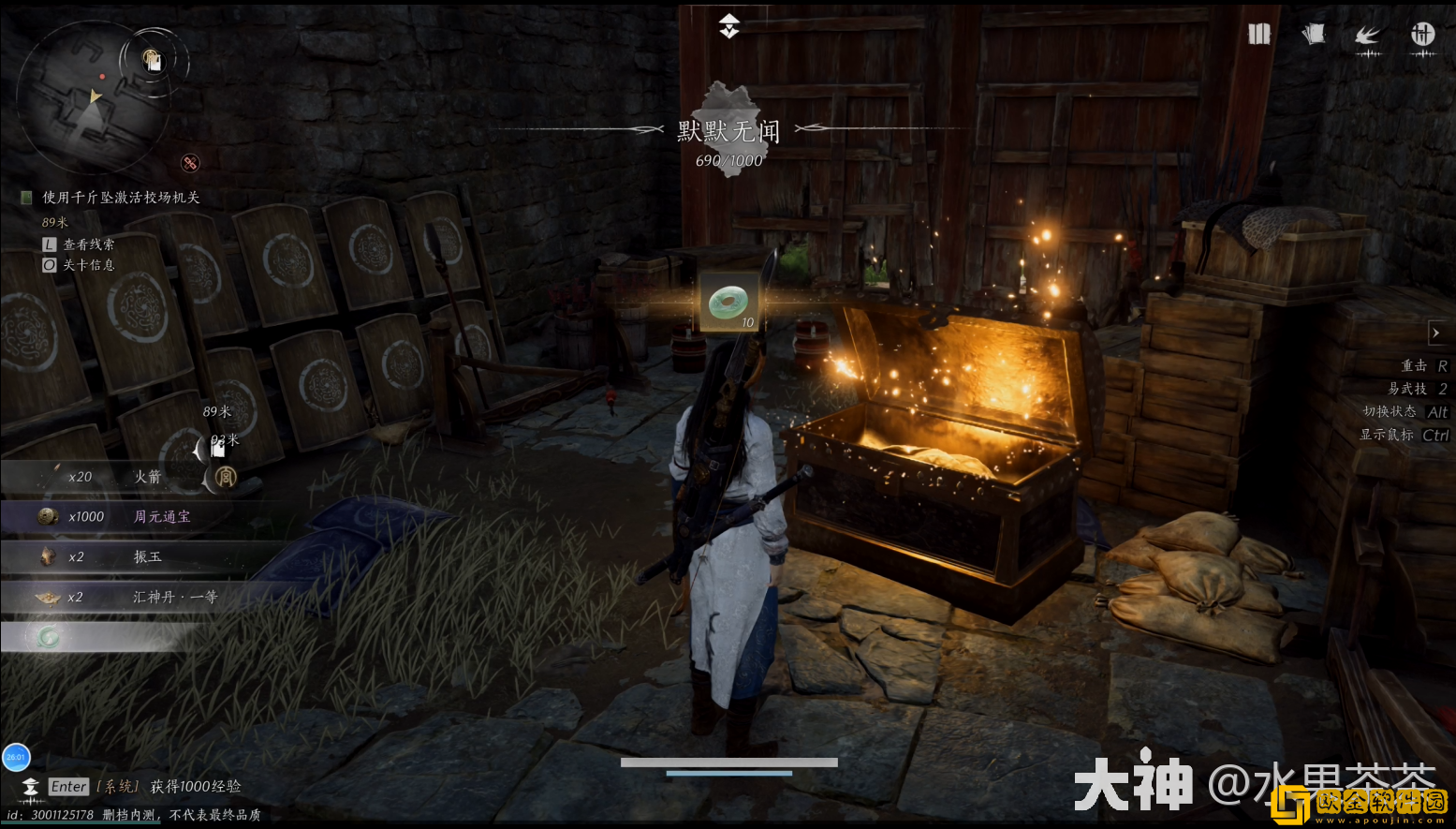Select the swallow bird icon
Image resolution: width=1456 pixels, height=829 pixels.
[1368, 37]
